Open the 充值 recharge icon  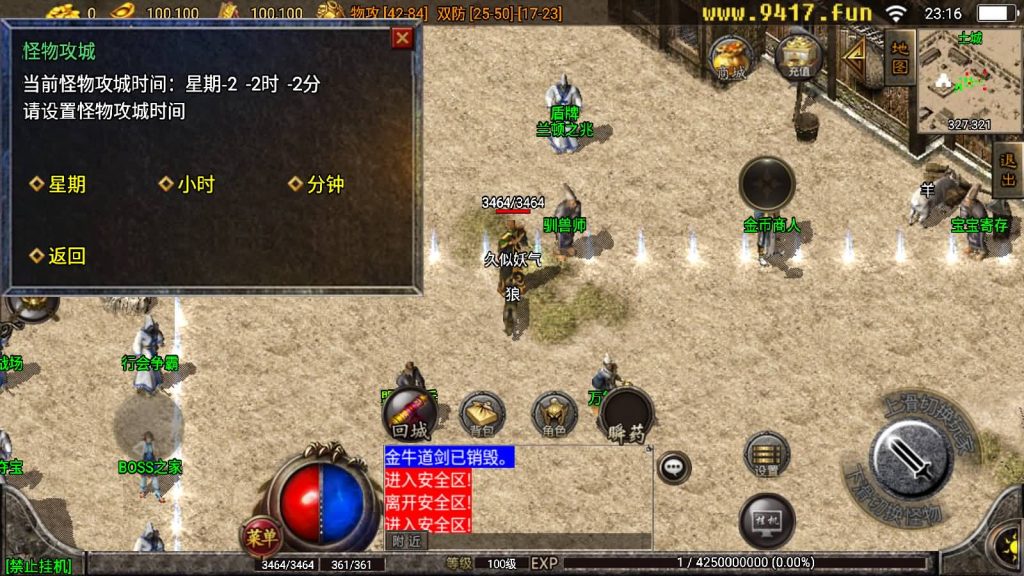click(x=799, y=56)
